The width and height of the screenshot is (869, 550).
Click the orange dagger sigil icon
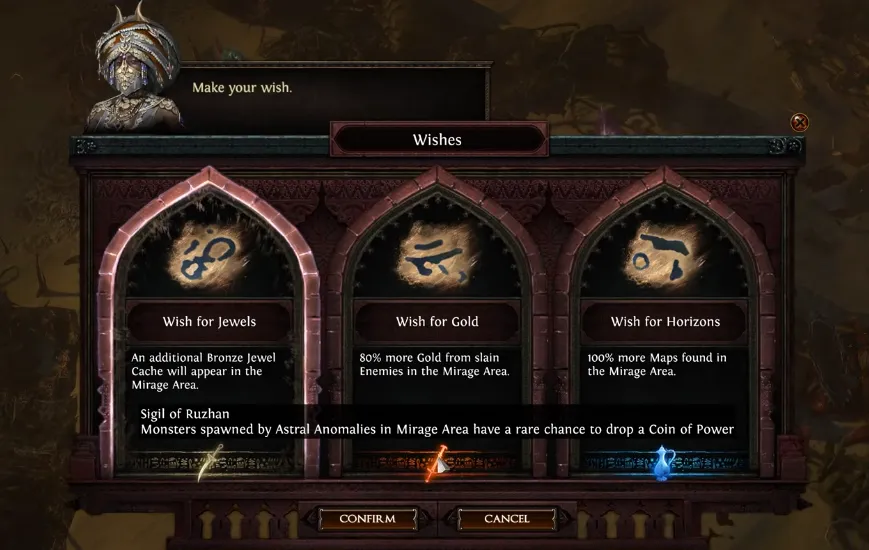click(x=437, y=462)
